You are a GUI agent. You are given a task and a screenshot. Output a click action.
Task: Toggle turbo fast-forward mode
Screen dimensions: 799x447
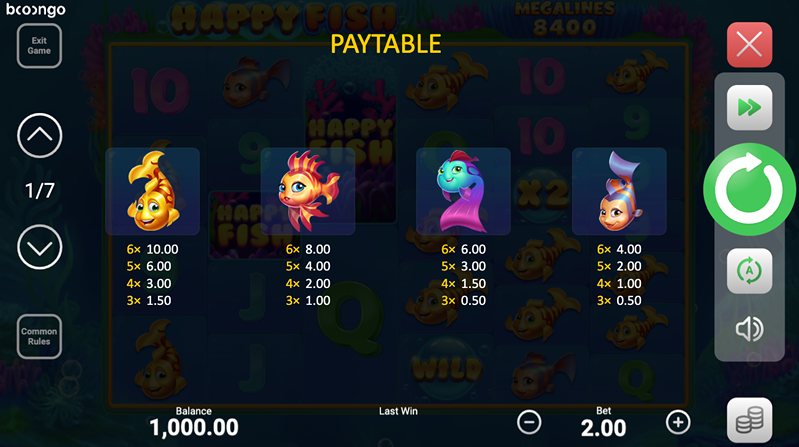(749, 106)
